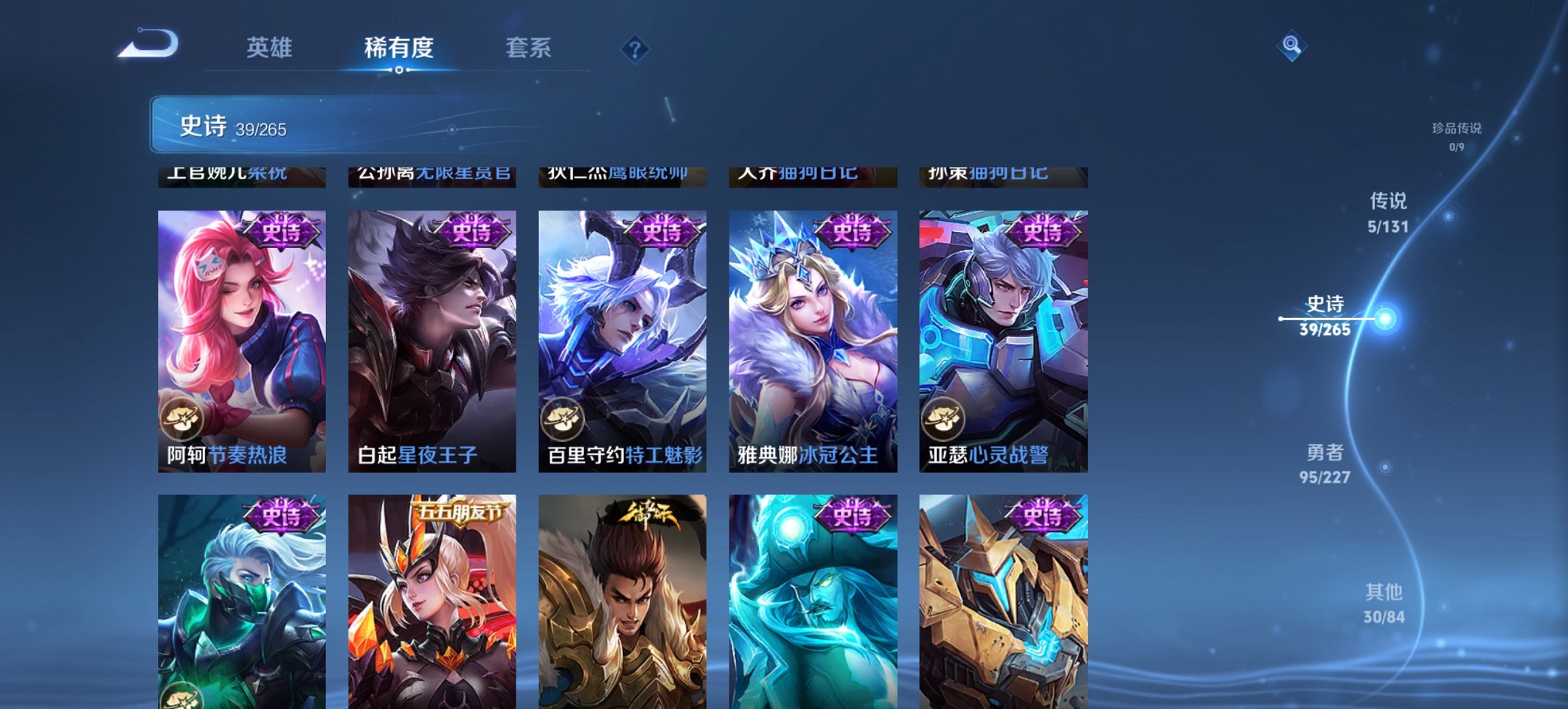The height and width of the screenshot is (709, 1568).
Task: Click the back arrow icon top-left
Action: pos(150,43)
